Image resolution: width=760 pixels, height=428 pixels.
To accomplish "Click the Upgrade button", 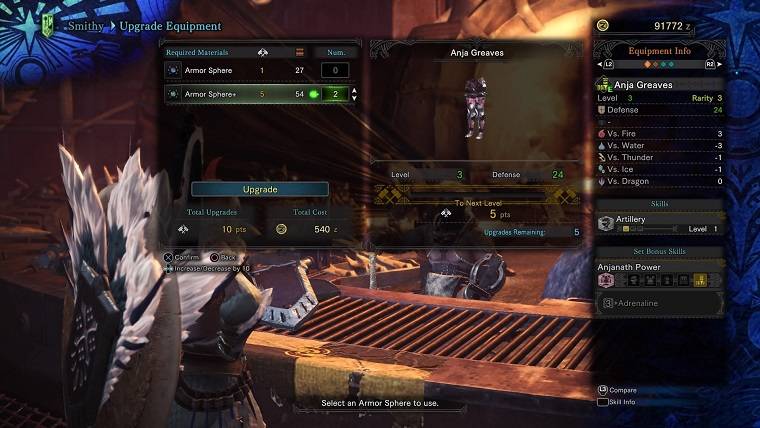I will tap(260, 189).
